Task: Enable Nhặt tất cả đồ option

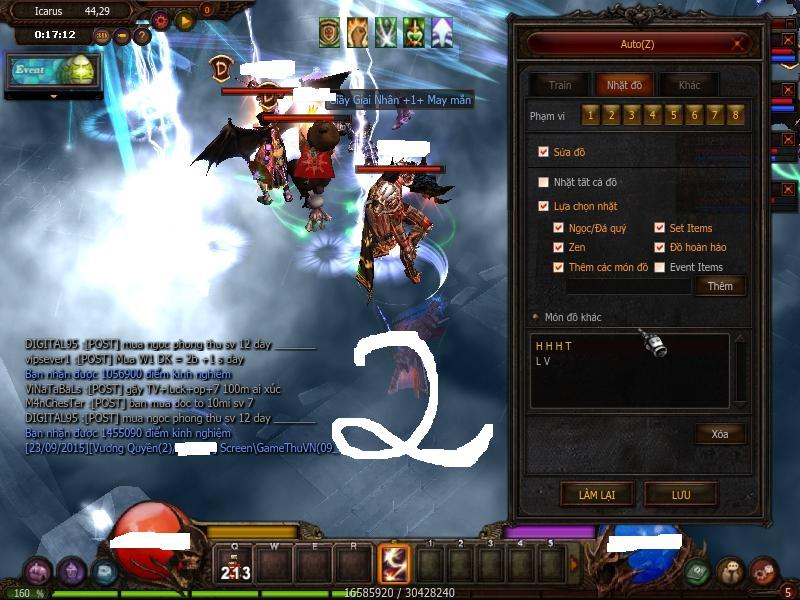Action: pyautogui.click(x=544, y=182)
